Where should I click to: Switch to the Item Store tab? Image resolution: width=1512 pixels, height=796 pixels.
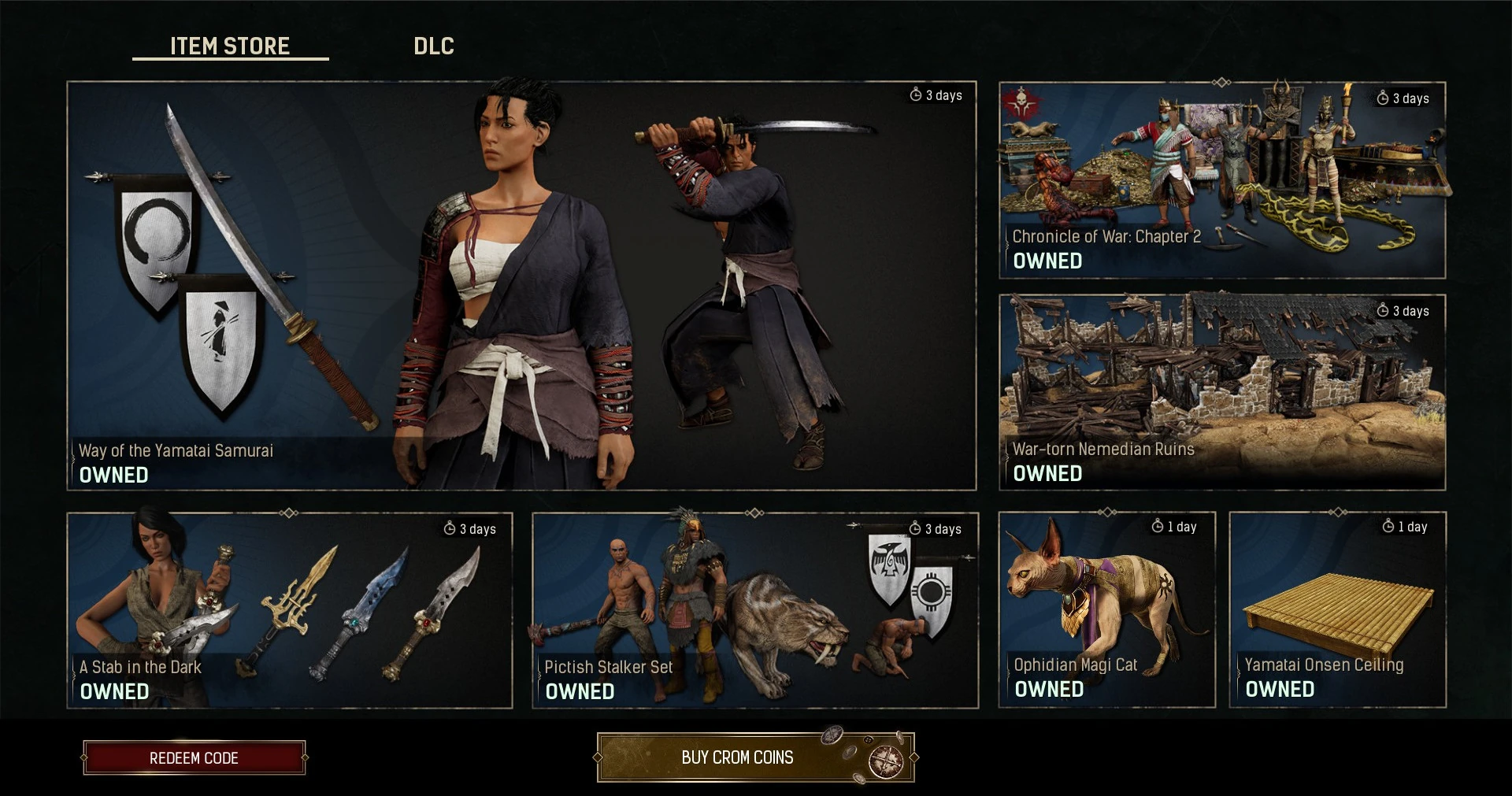230,46
